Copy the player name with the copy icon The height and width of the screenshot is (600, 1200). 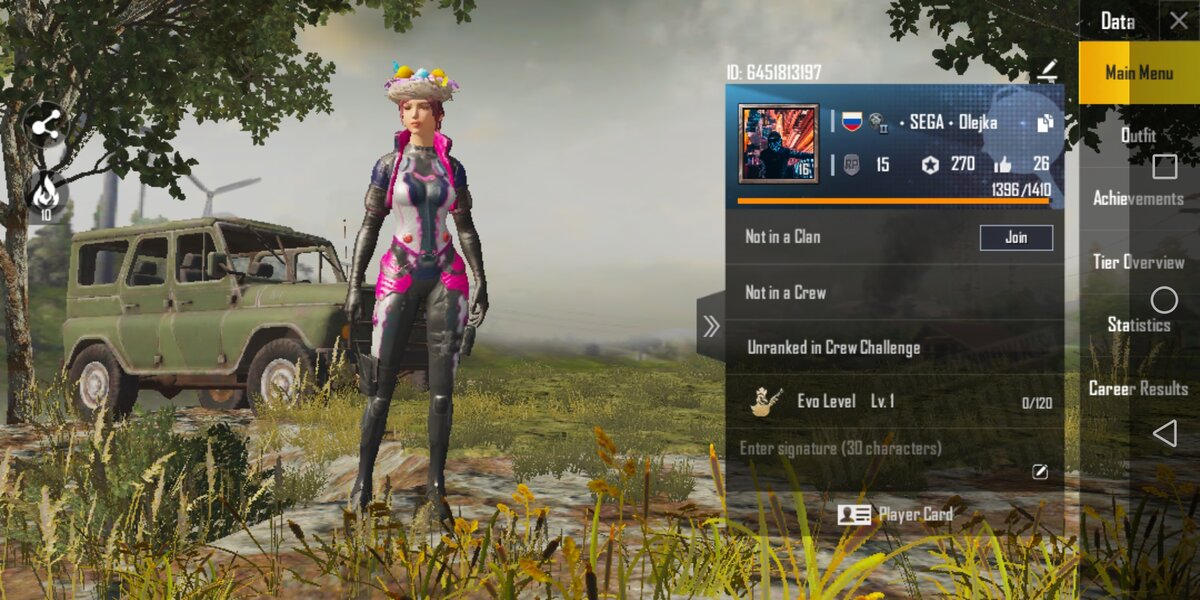click(x=1045, y=123)
